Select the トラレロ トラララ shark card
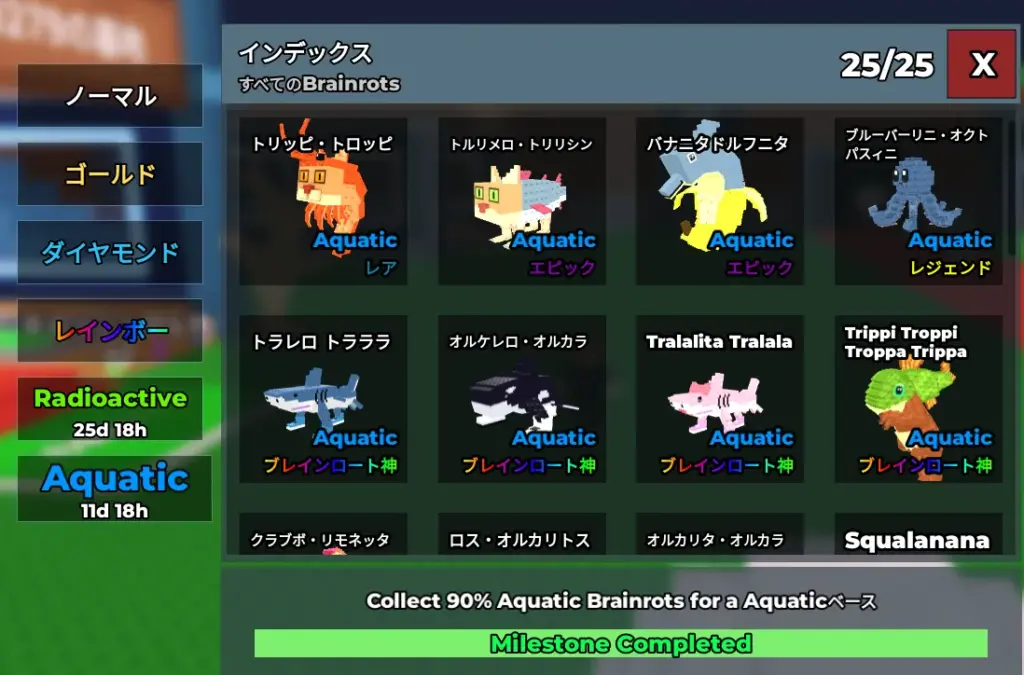Screen dimensions: 1024x675 tap(323, 400)
